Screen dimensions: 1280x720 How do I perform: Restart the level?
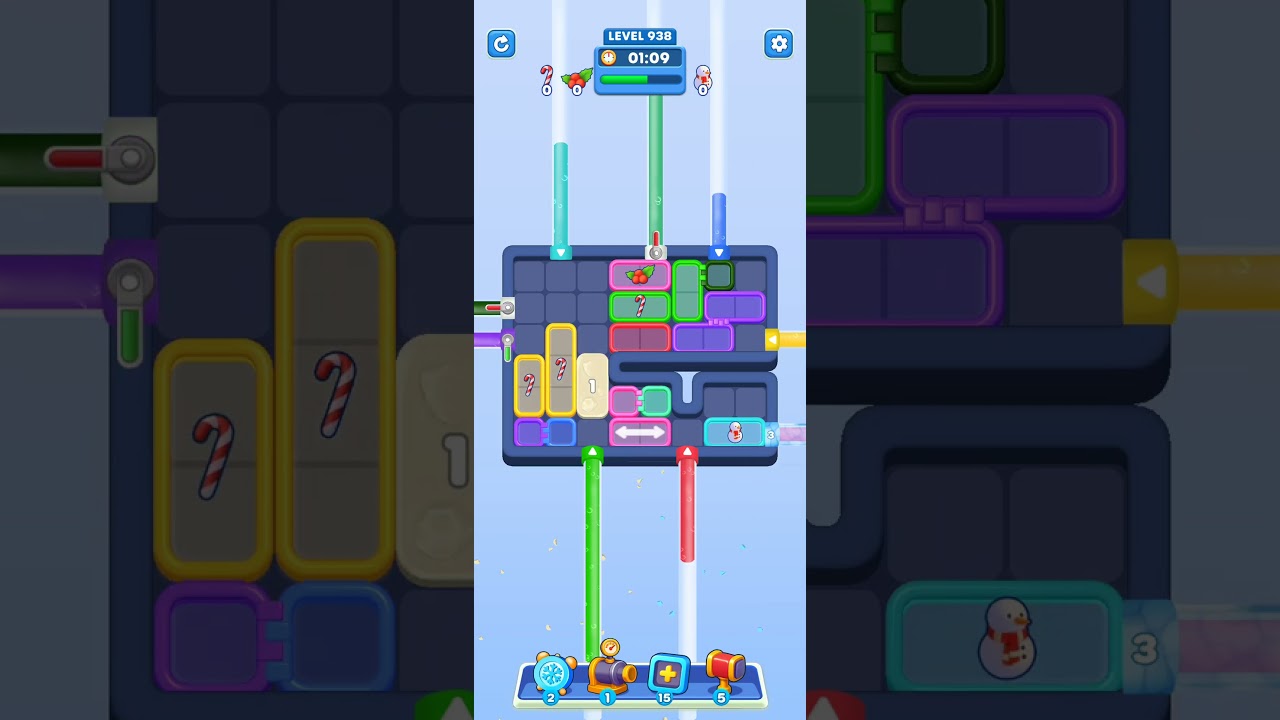[x=501, y=44]
